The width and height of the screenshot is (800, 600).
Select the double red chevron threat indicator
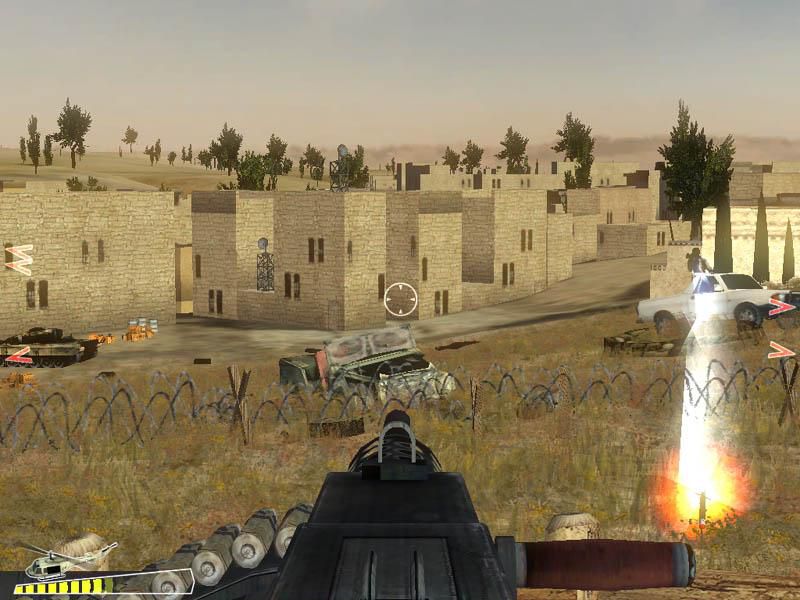[x=19, y=259]
